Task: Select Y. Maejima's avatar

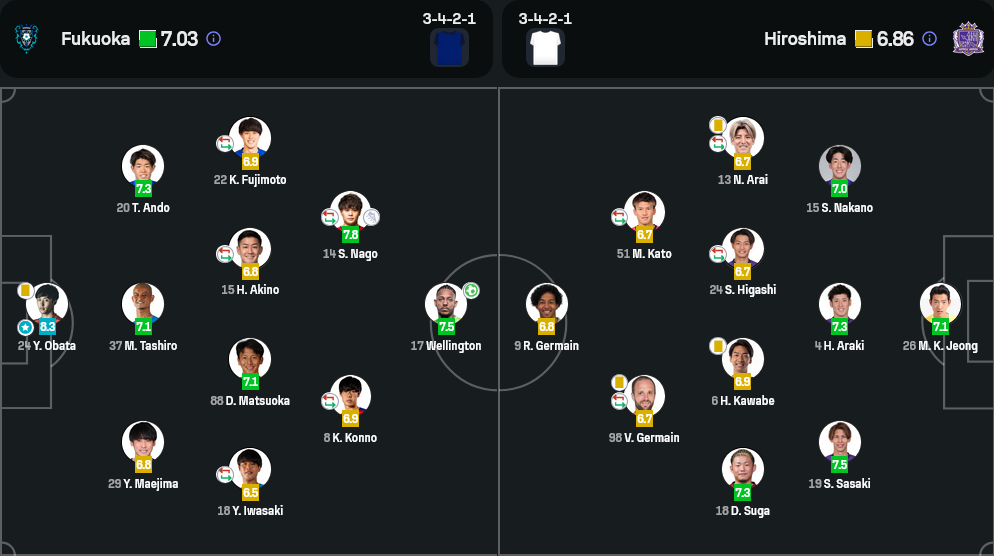Action: coord(143,442)
